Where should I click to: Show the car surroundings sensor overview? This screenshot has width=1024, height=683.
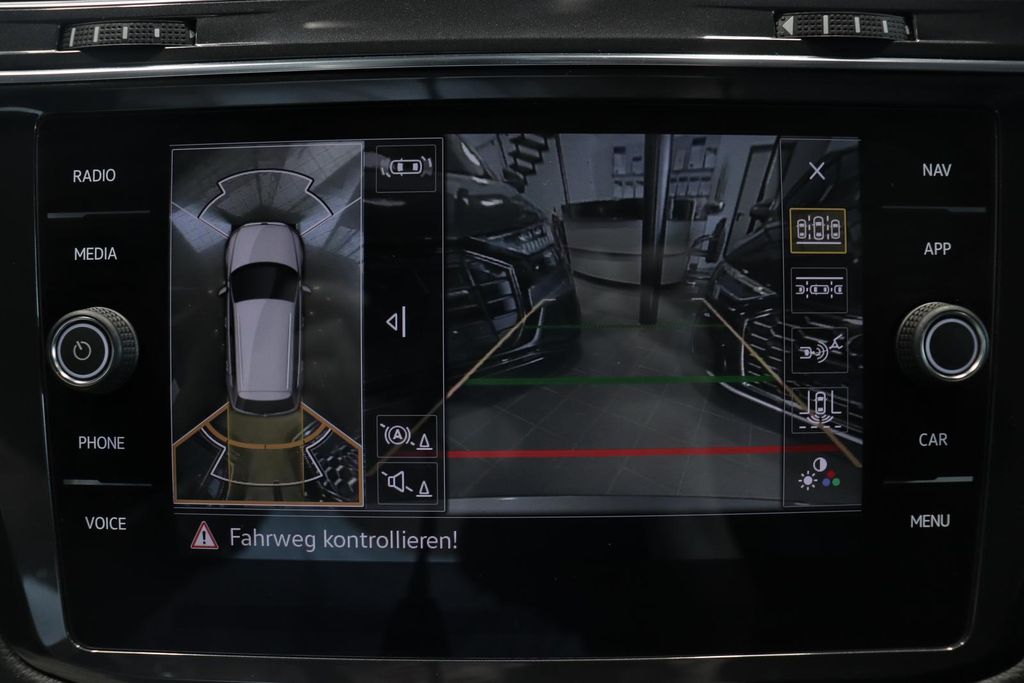(x=406, y=168)
